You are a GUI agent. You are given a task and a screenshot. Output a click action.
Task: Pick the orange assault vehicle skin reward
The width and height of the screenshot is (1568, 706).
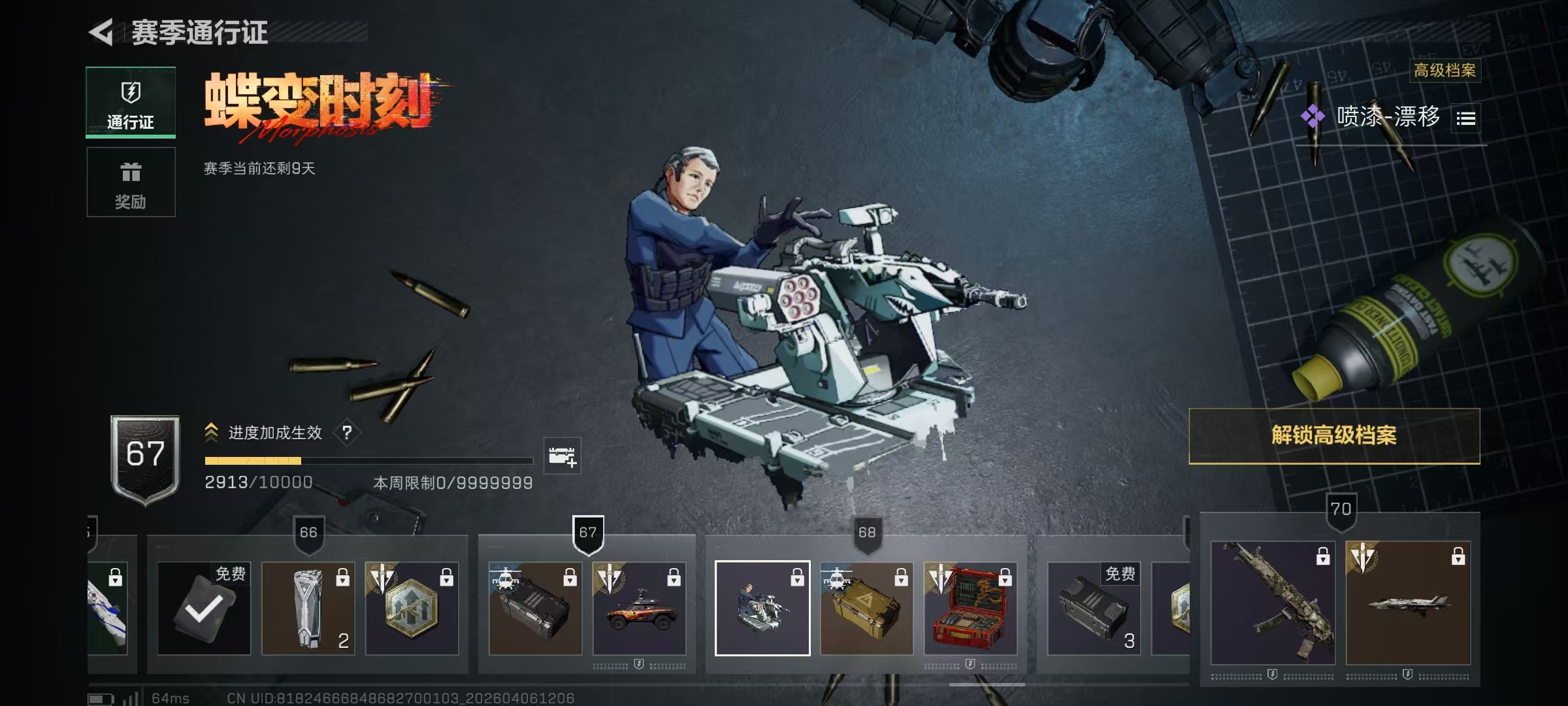639,609
